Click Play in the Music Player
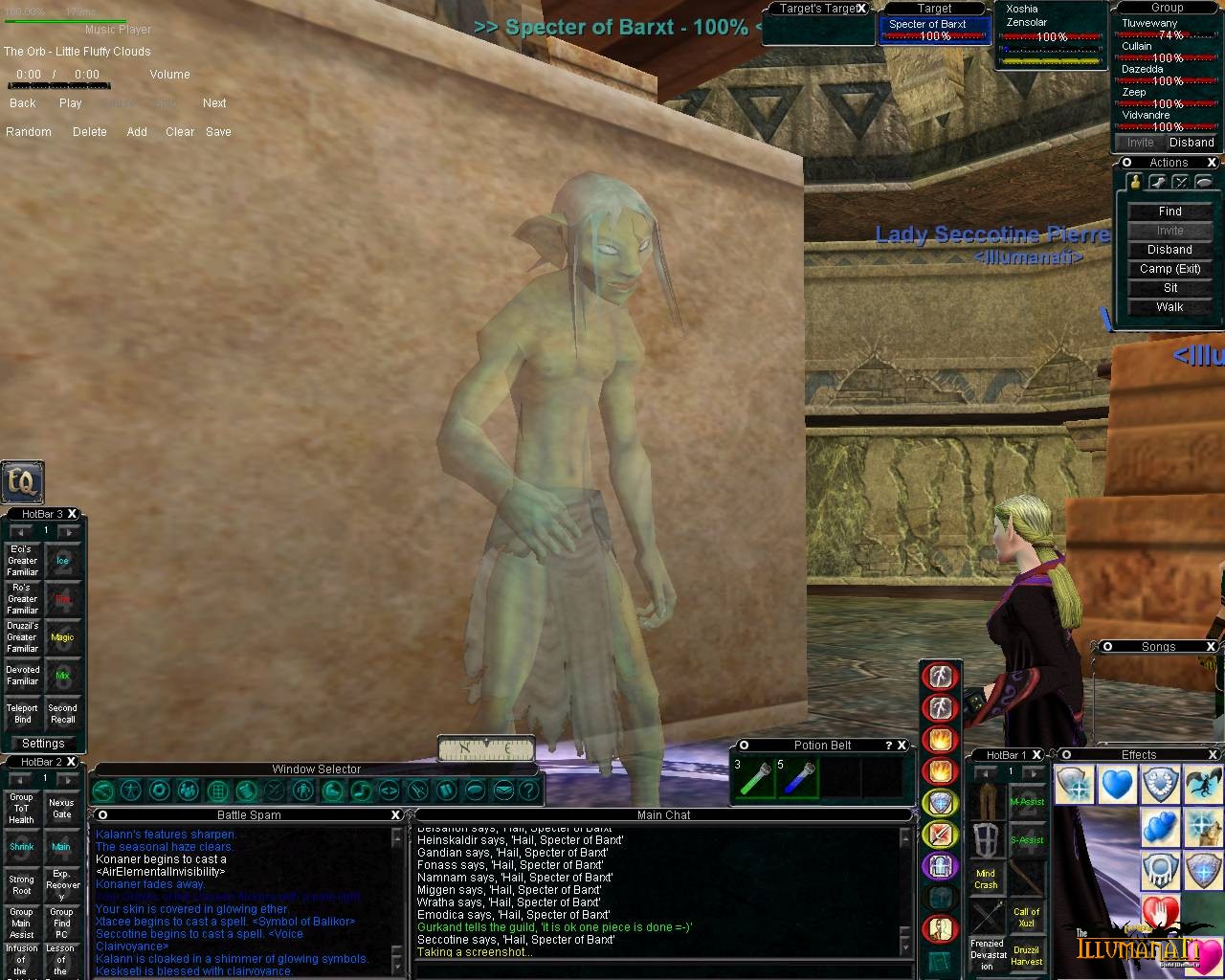This screenshot has height=980, width=1225. click(x=71, y=103)
